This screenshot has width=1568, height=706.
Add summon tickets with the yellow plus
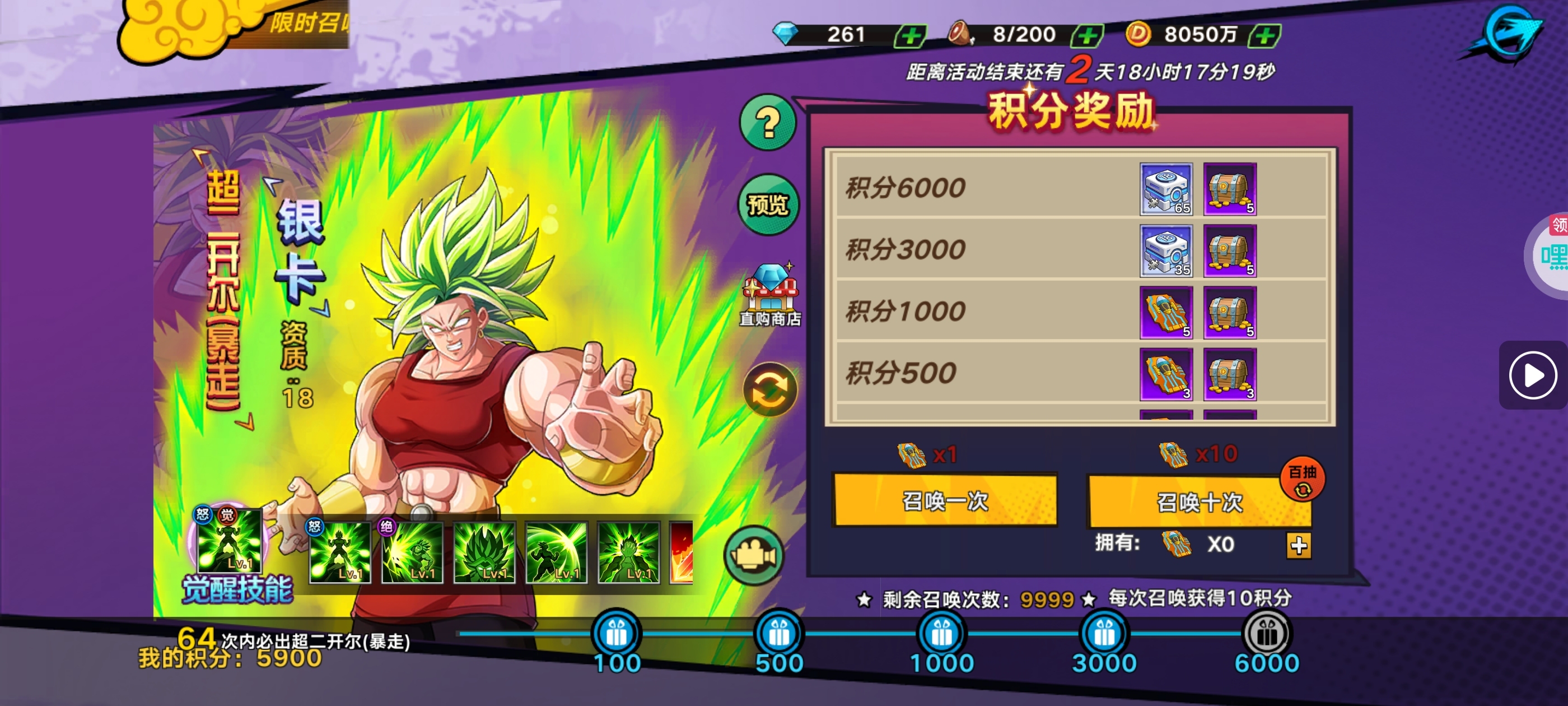[1298, 545]
